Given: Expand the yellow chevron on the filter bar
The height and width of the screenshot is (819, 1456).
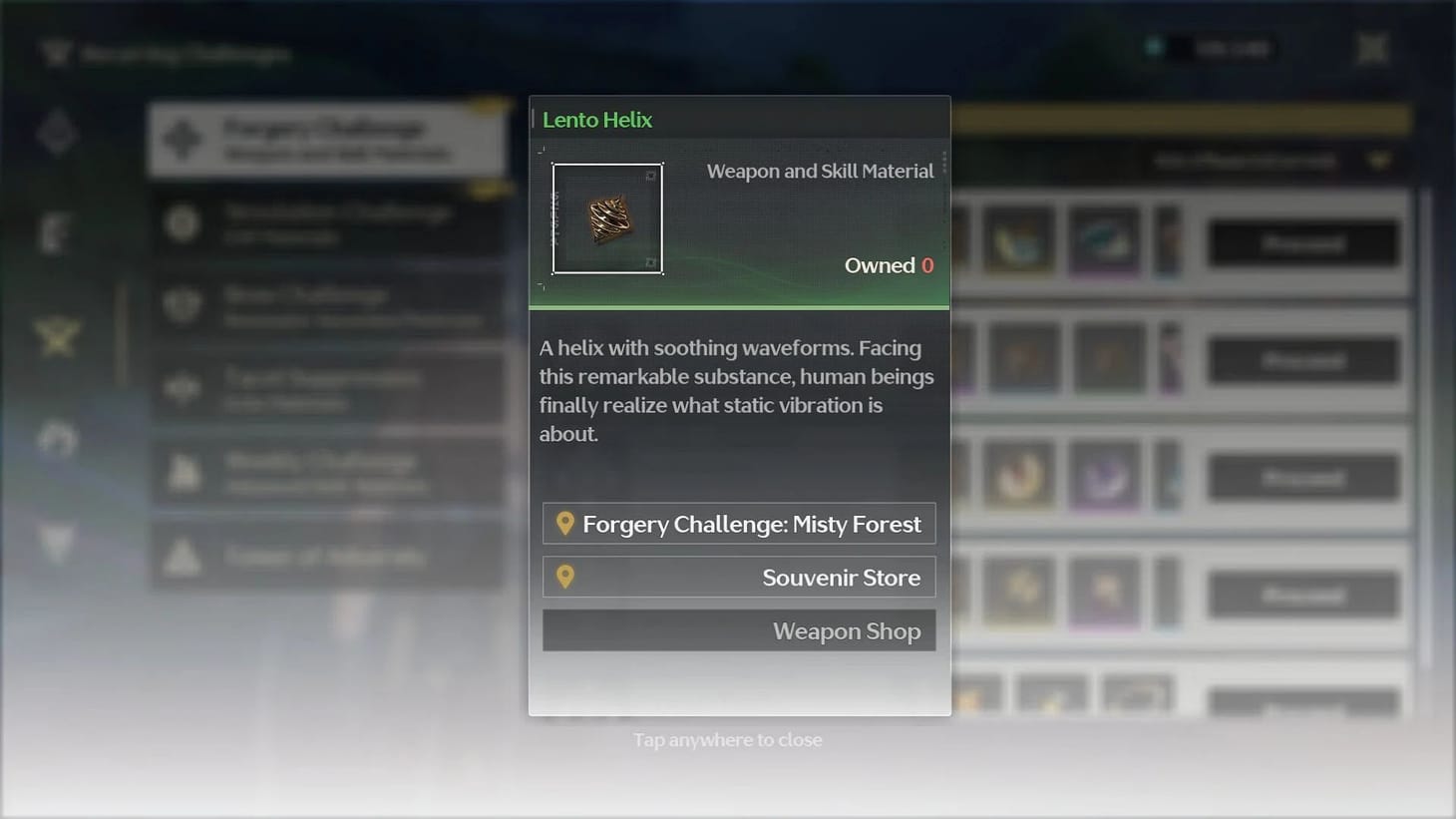Looking at the screenshot, I should 1377,160.
